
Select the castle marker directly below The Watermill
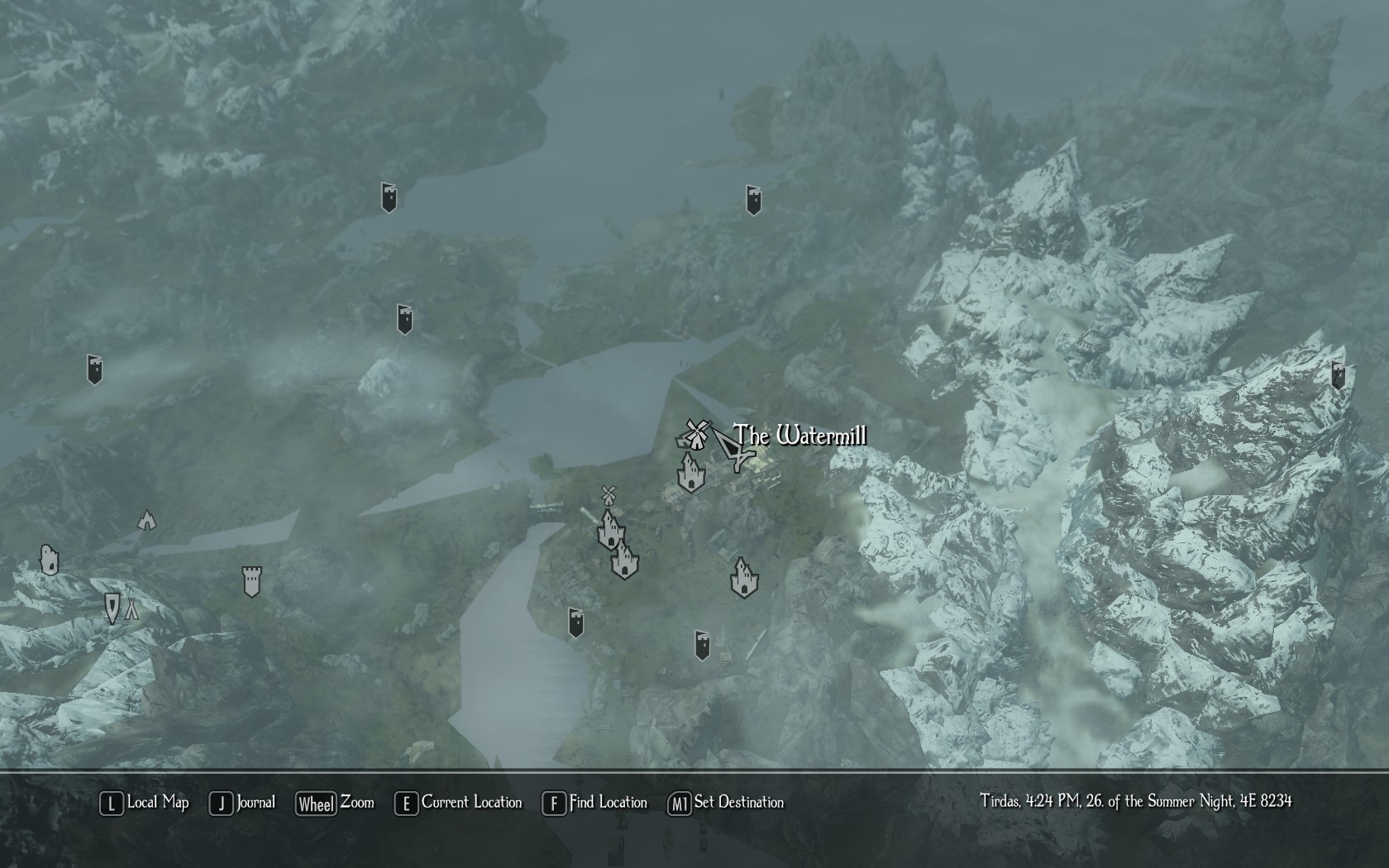690,473
